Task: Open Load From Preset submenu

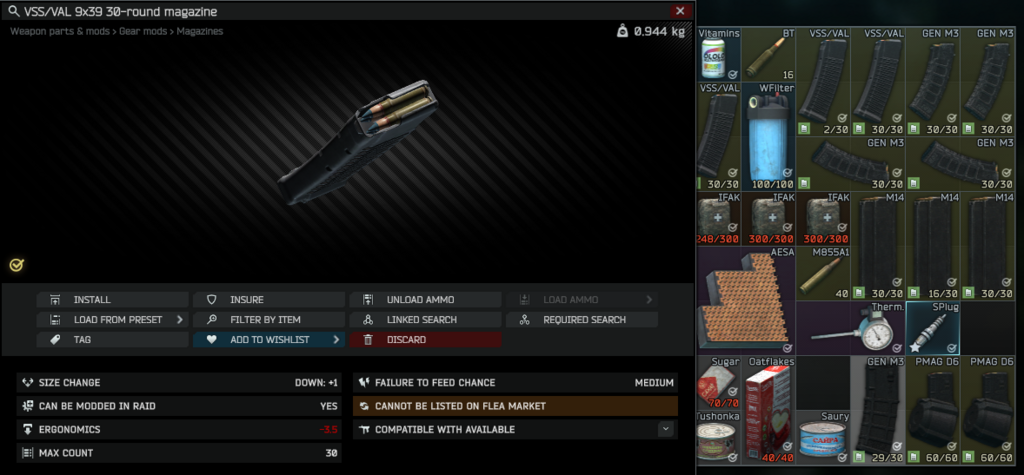Action: [112, 320]
